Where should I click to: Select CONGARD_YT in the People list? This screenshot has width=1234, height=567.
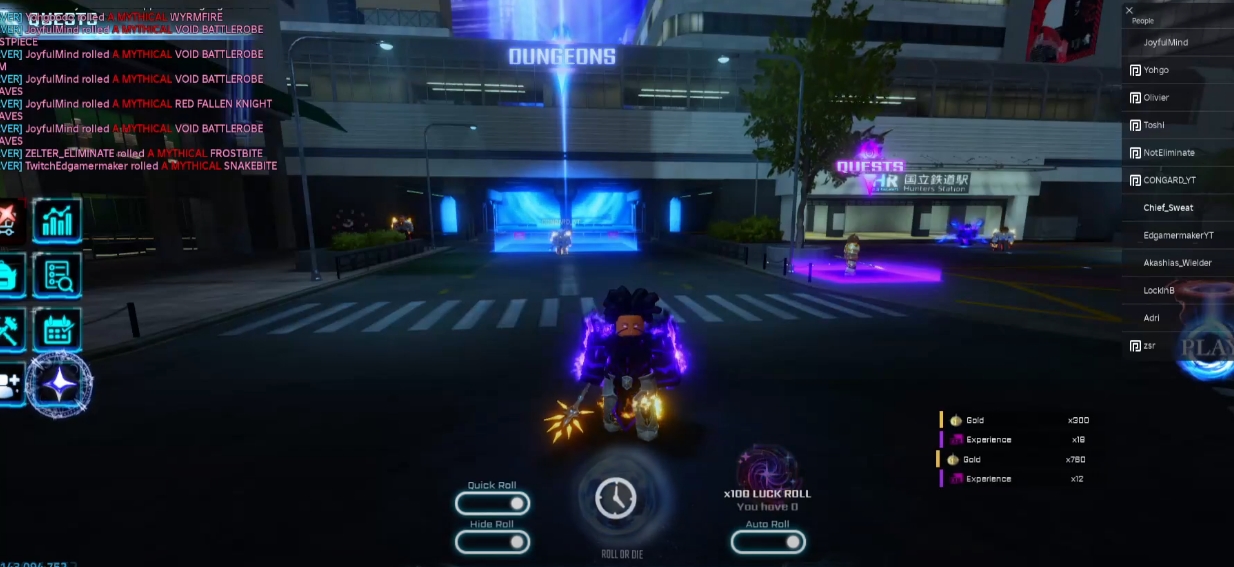[1169, 180]
